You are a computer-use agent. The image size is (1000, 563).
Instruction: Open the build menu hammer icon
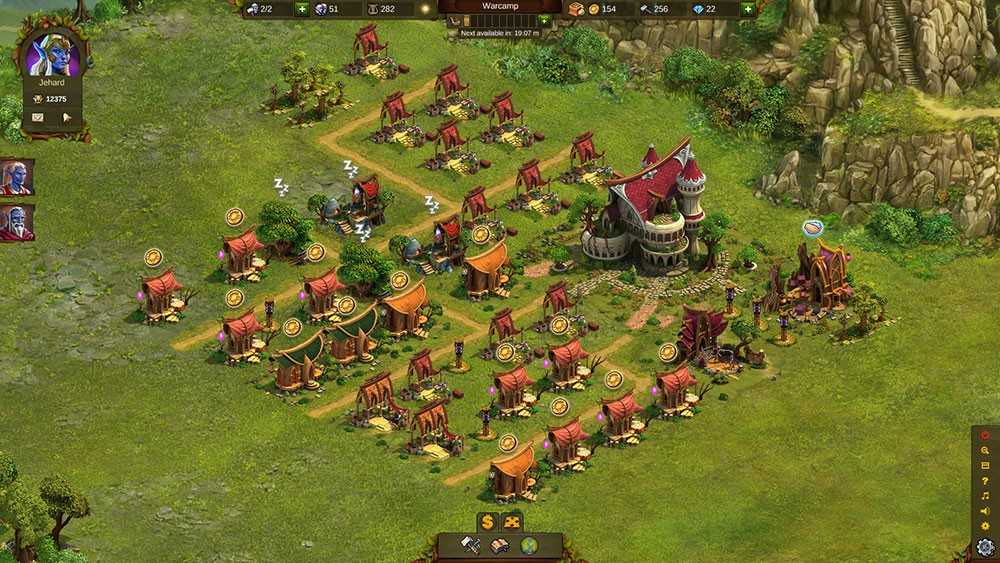(471, 545)
